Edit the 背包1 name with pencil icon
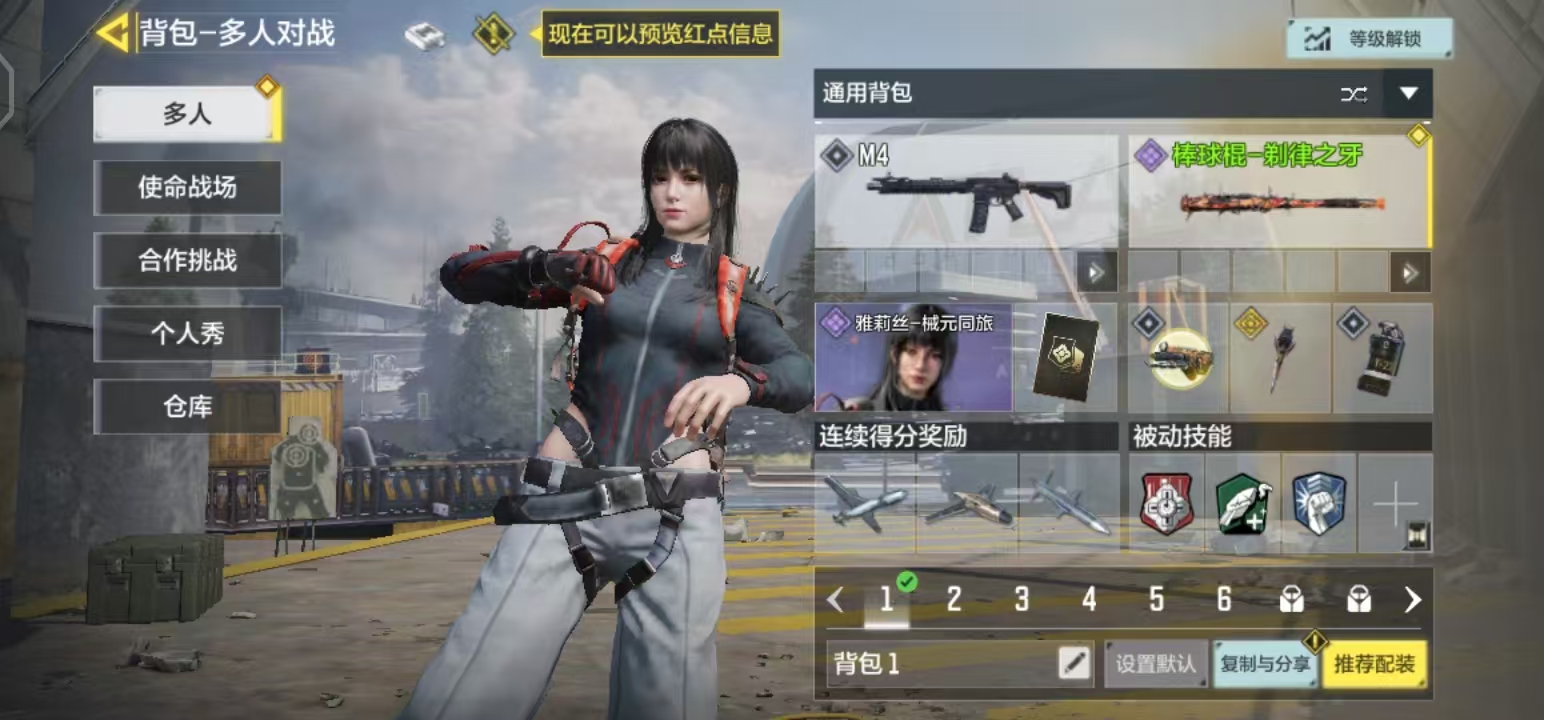The height and width of the screenshot is (720, 1544). coord(1074,664)
